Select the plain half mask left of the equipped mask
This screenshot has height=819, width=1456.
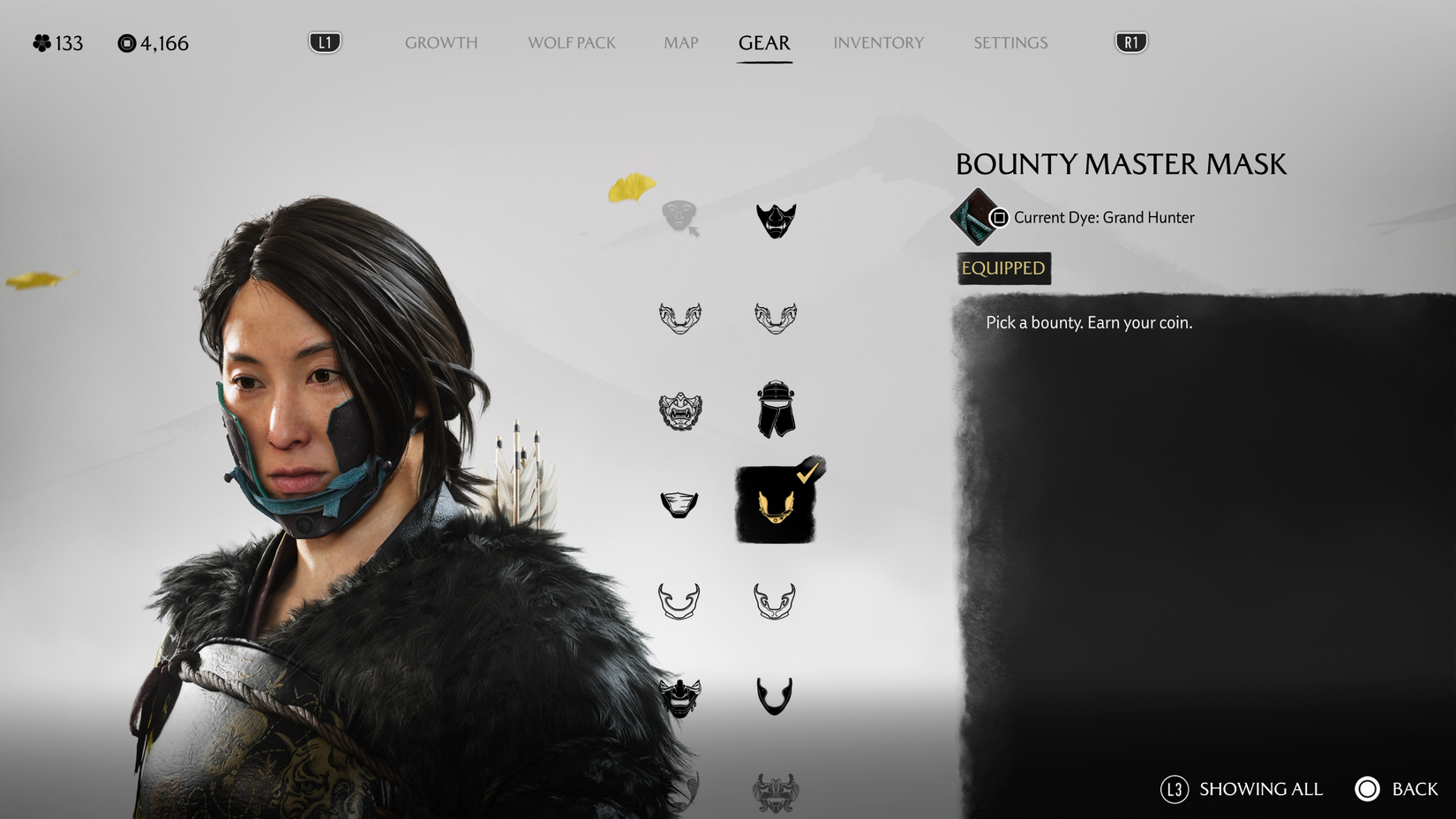679,503
